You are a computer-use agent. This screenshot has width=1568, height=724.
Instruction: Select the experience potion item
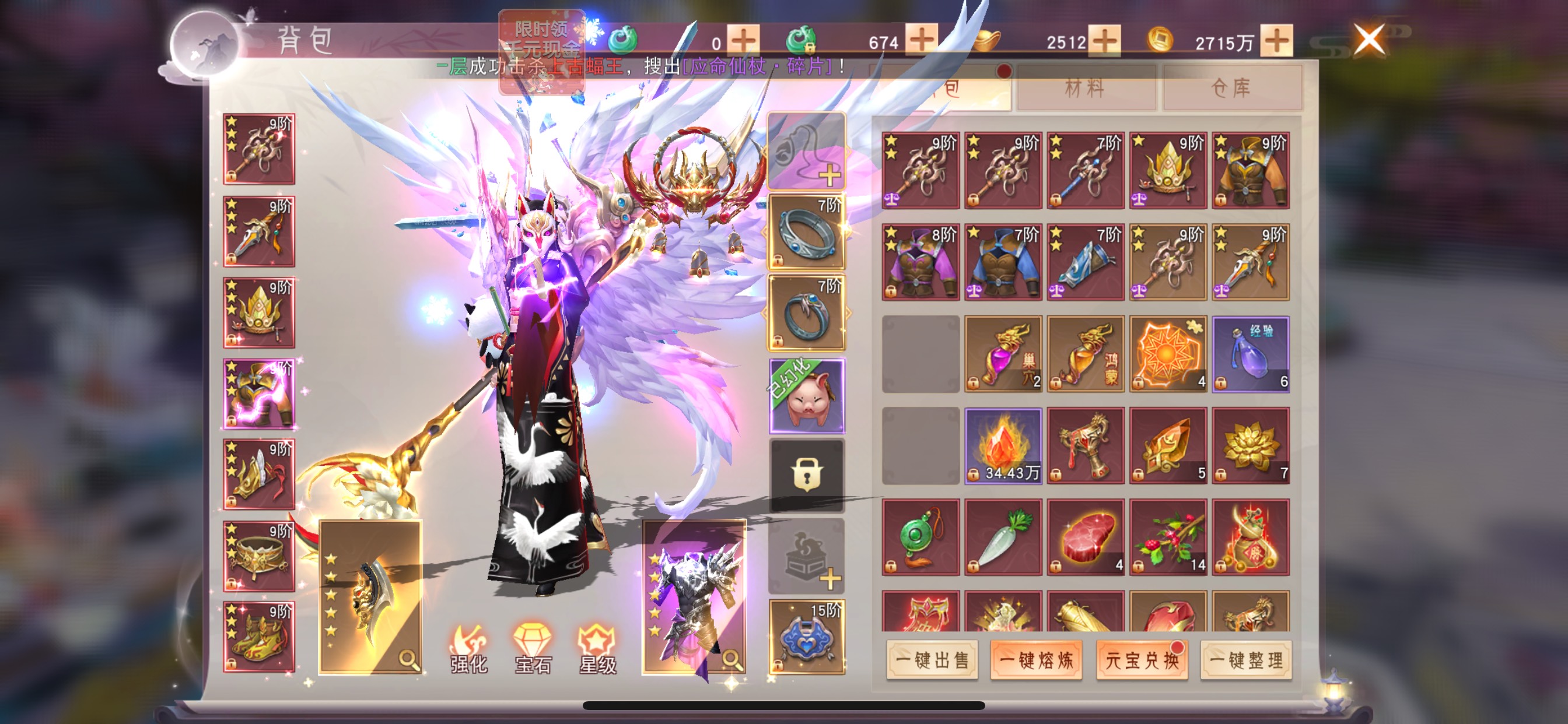(1250, 354)
